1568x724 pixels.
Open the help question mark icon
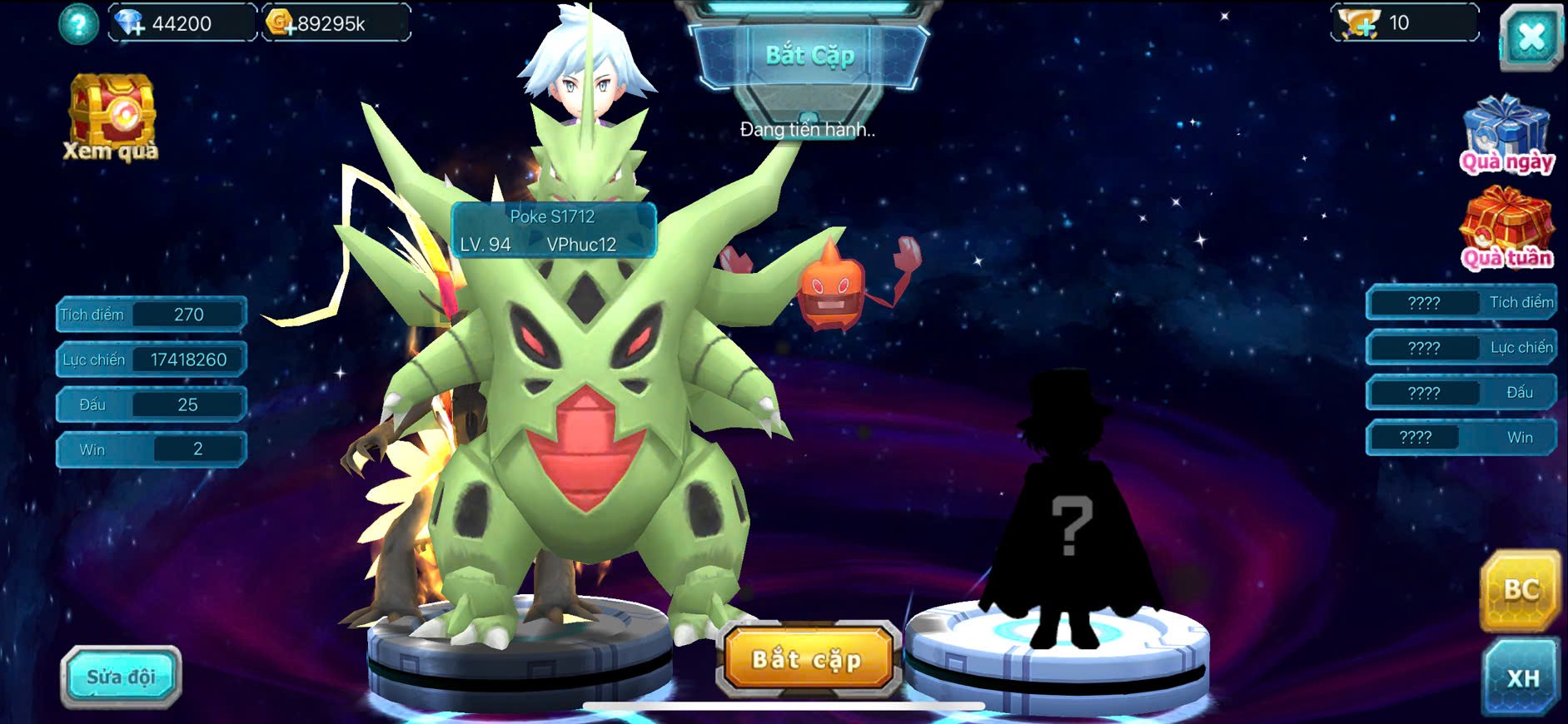point(78,24)
